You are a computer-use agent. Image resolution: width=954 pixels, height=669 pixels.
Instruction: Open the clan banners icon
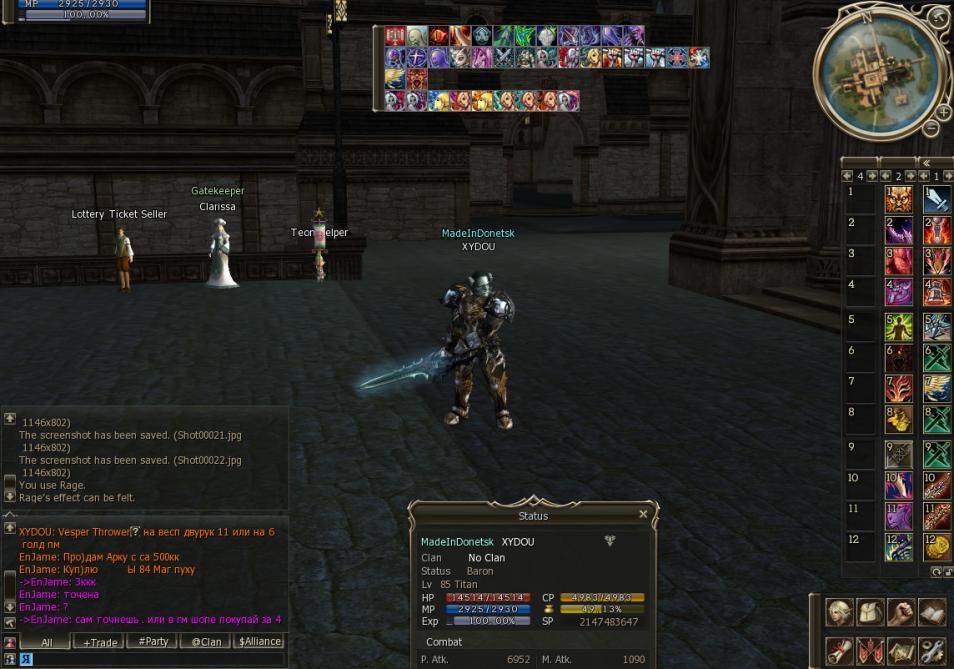870,651
